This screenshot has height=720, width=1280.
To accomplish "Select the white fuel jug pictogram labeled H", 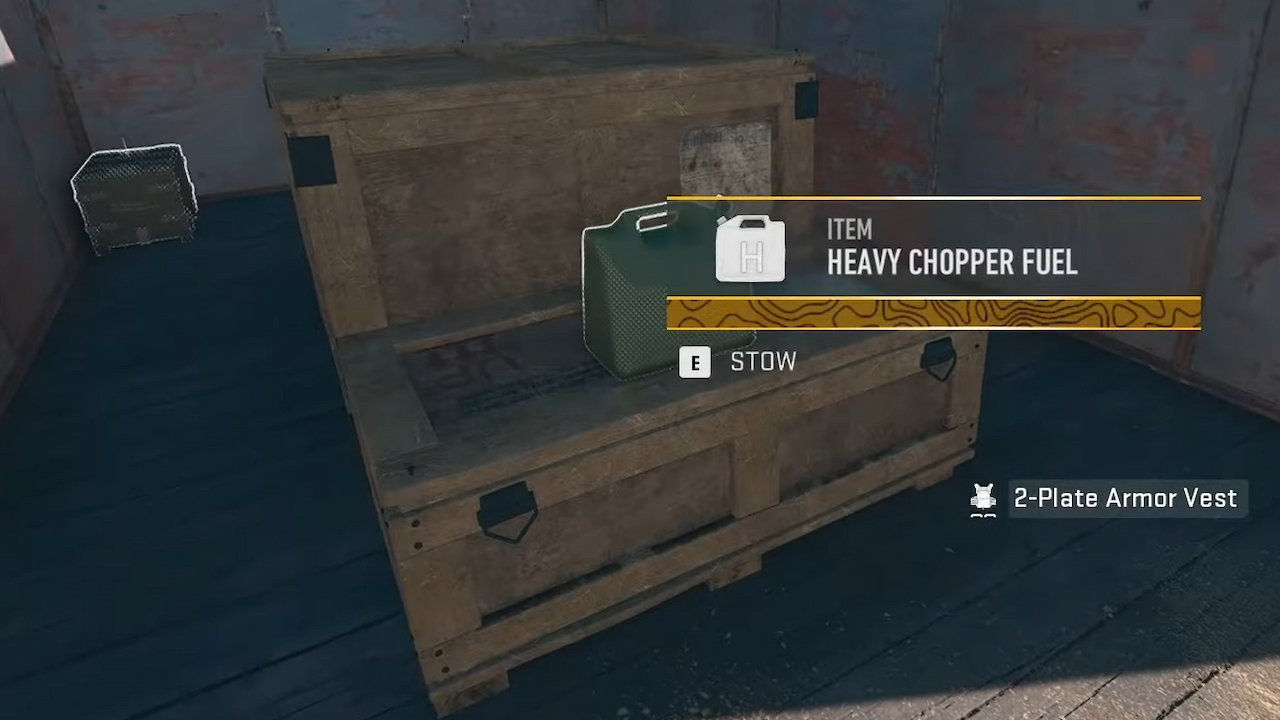I will pyautogui.click(x=749, y=249).
